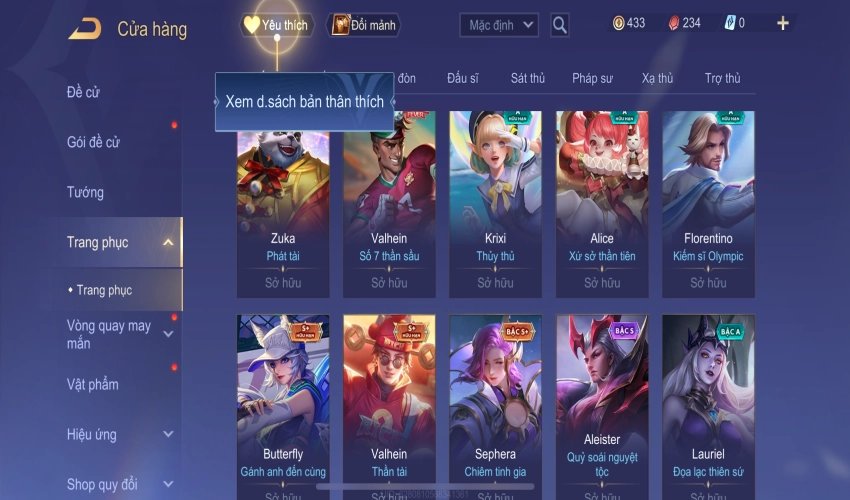Screen dimensions: 850x500
Task: Select Đề cử in the sidebar
Action: [84, 93]
